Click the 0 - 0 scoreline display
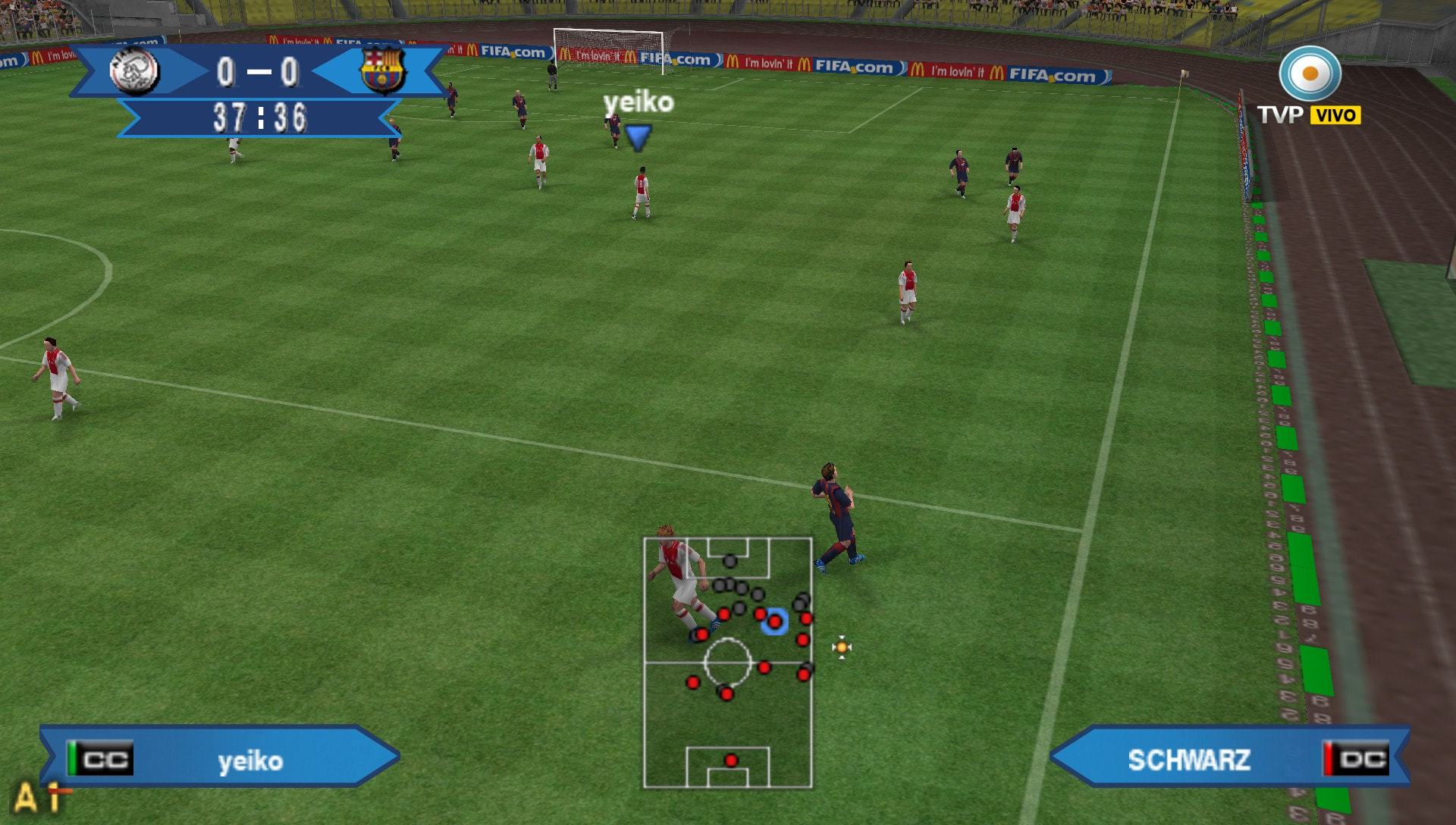1456x825 pixels. pos(260,71)
